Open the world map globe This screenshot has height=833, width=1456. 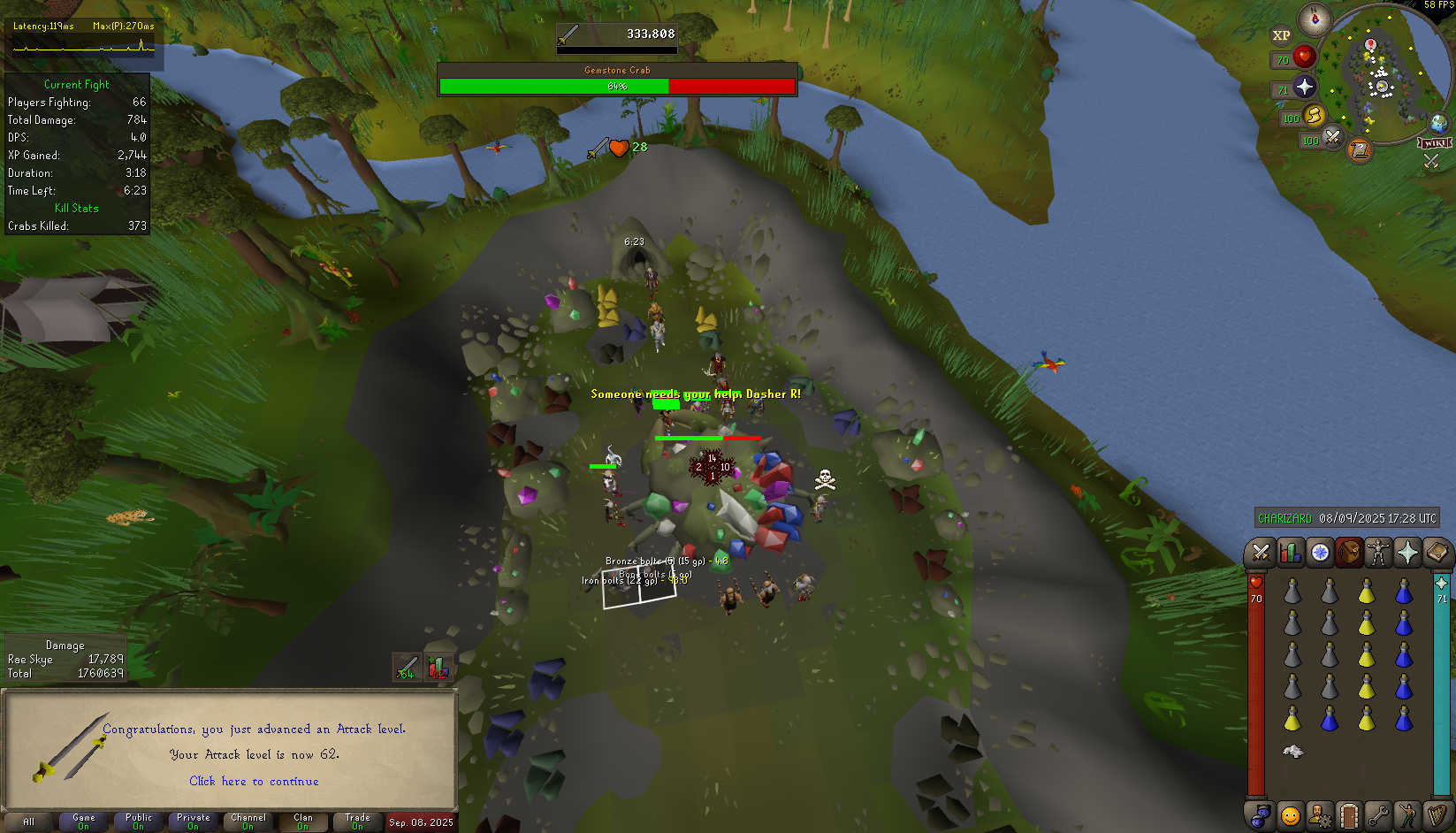(1438, 123)
